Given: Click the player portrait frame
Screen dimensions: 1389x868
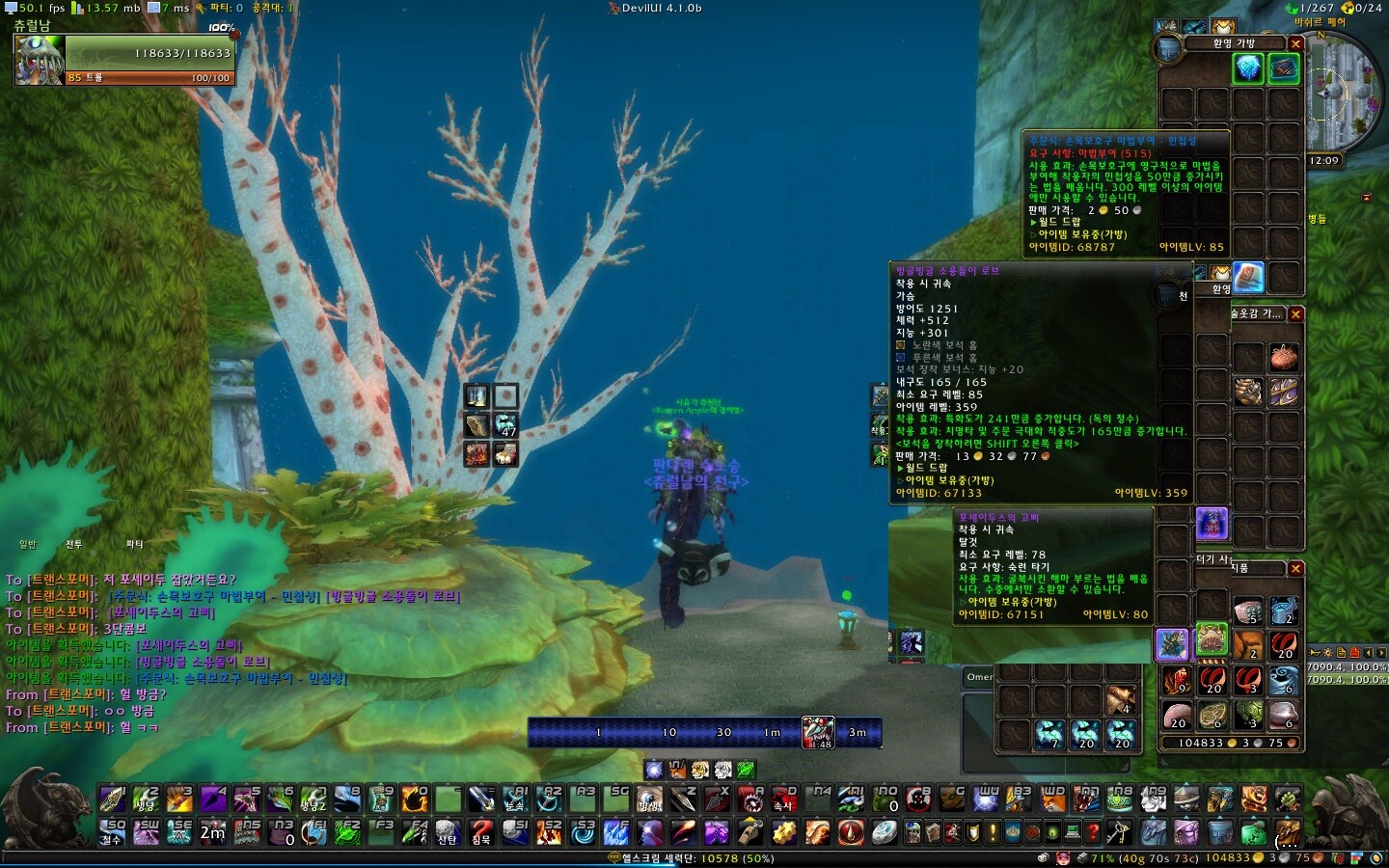Looking at the screenshot, I should click(x=40, y=60).
